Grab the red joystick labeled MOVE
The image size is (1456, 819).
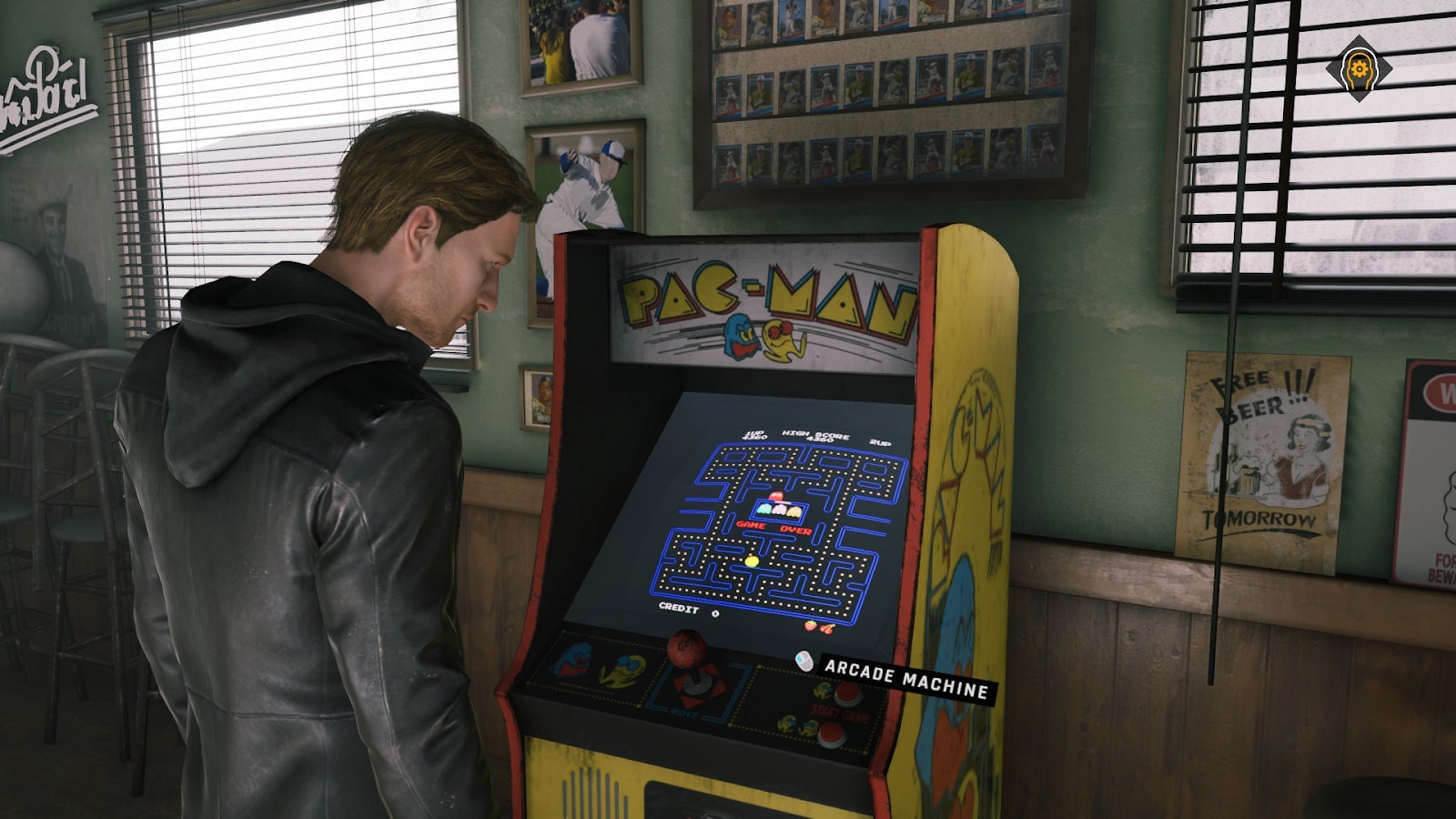[x=685, y=648]
